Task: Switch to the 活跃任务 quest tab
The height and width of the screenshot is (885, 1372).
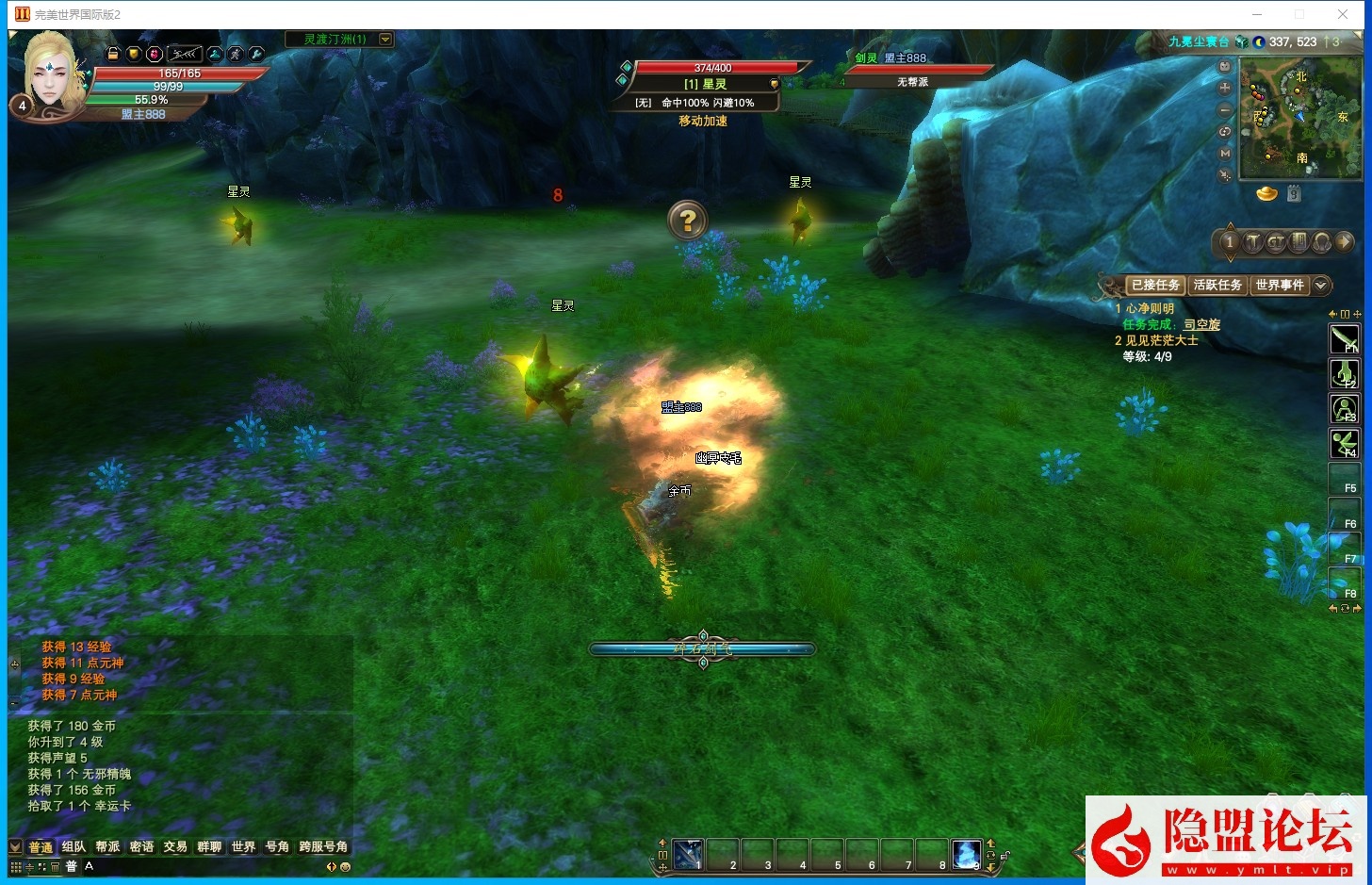Action: pyautogui.click(x=1217, y=285)
